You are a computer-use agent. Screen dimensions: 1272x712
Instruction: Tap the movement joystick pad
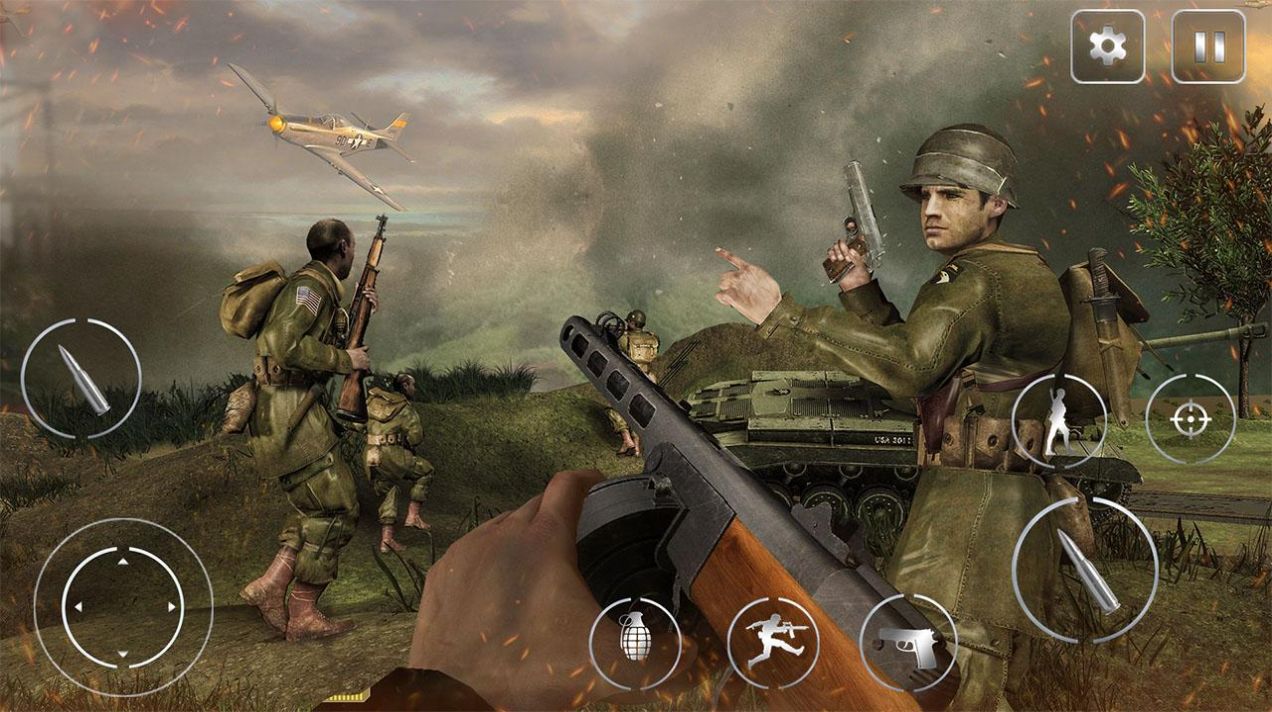(x=123, y=607)
